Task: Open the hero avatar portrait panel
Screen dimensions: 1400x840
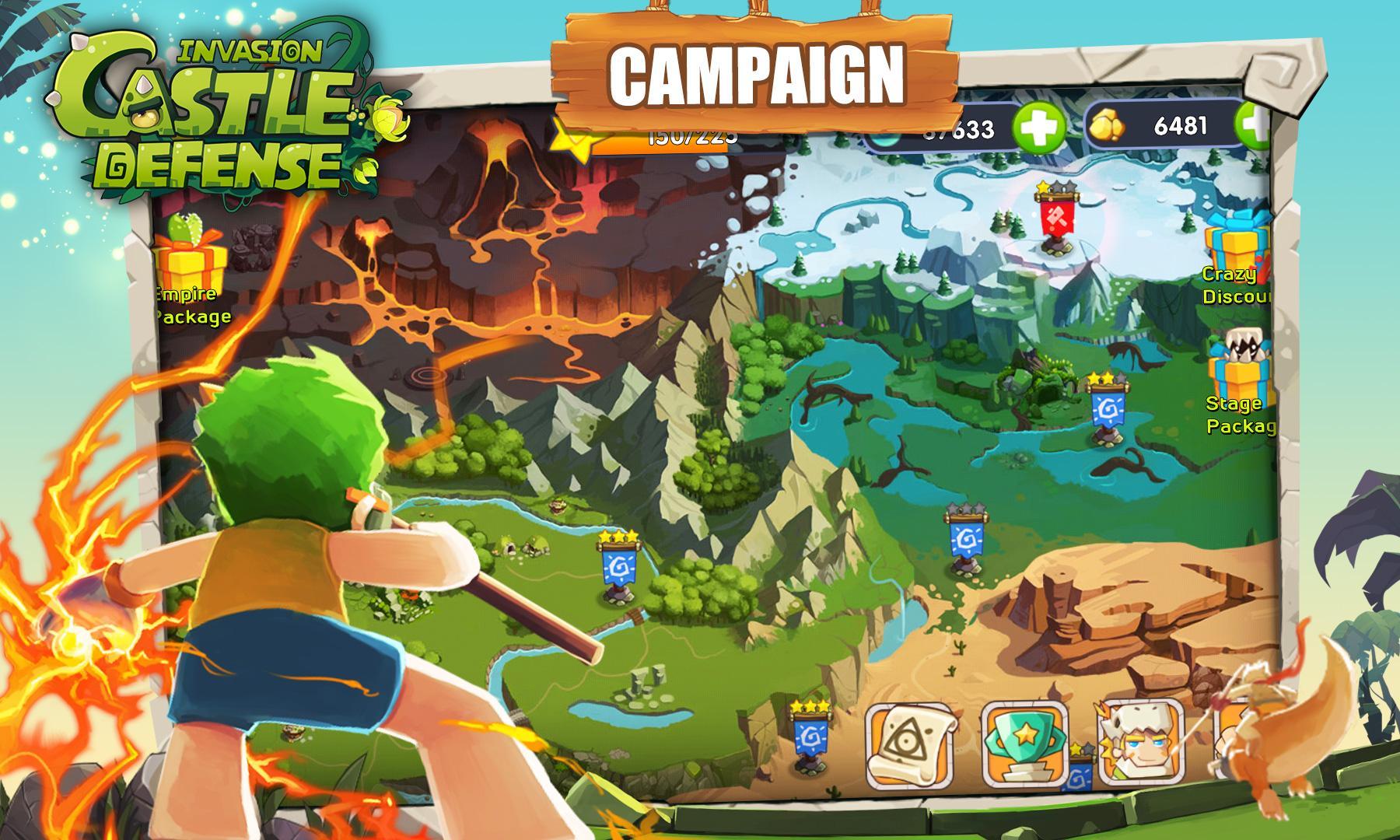Action: (x=1137, y=743)
